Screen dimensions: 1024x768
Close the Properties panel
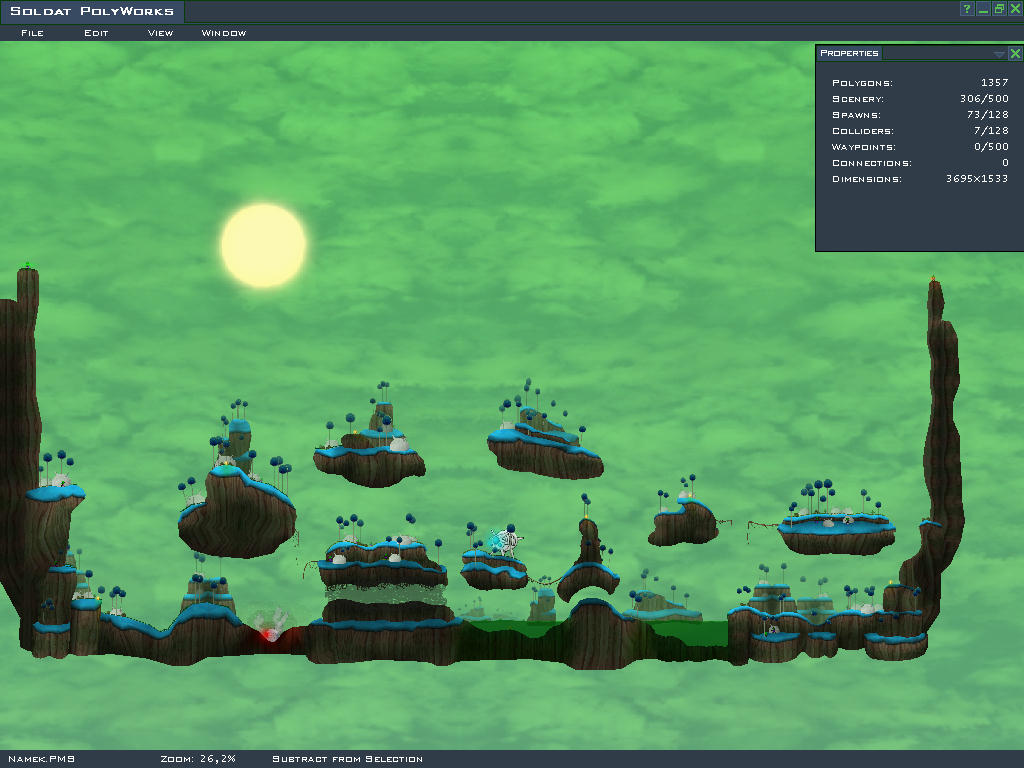click(x=1015, y=54)
